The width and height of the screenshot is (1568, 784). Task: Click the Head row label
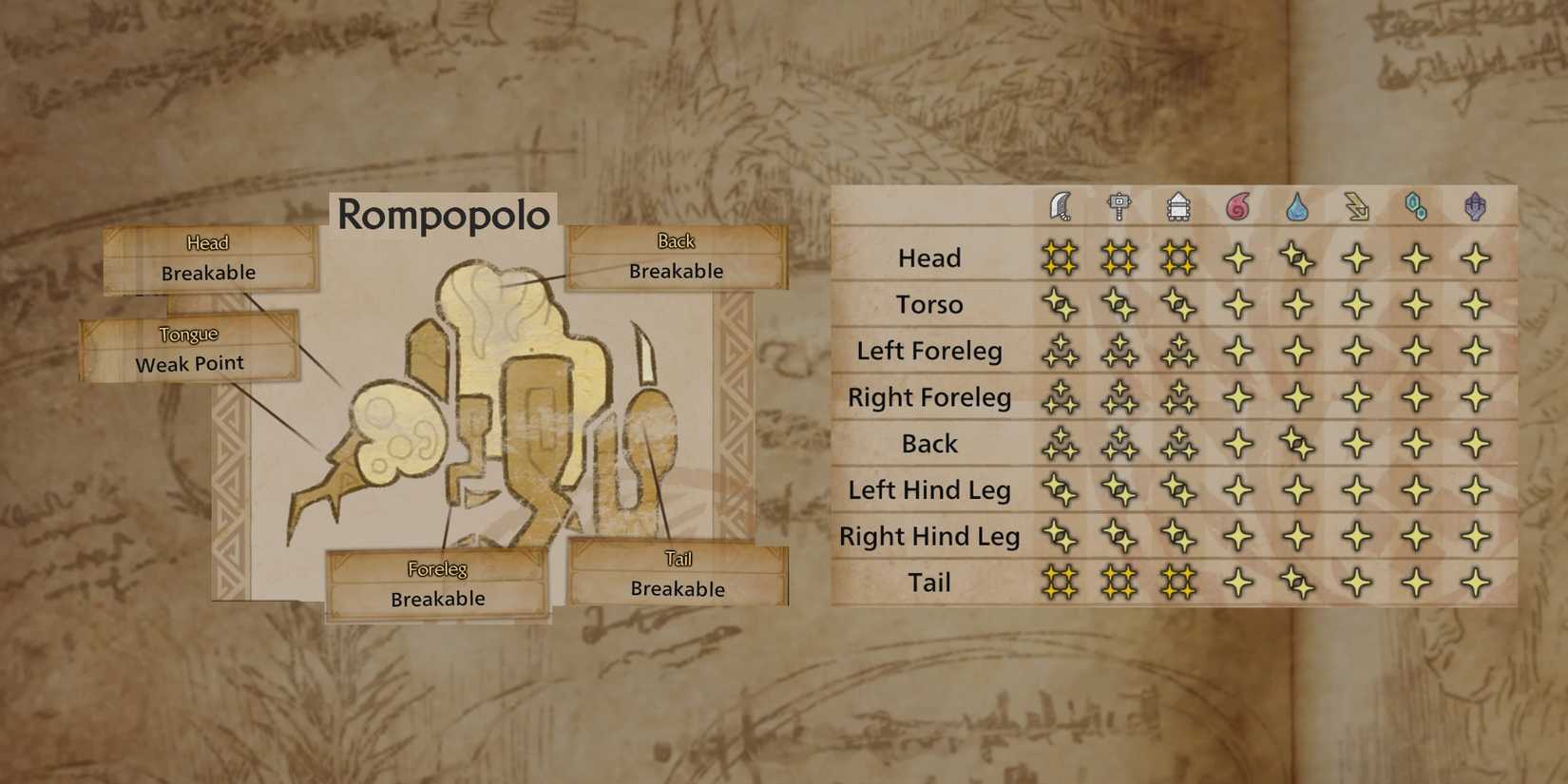point(929,258)
